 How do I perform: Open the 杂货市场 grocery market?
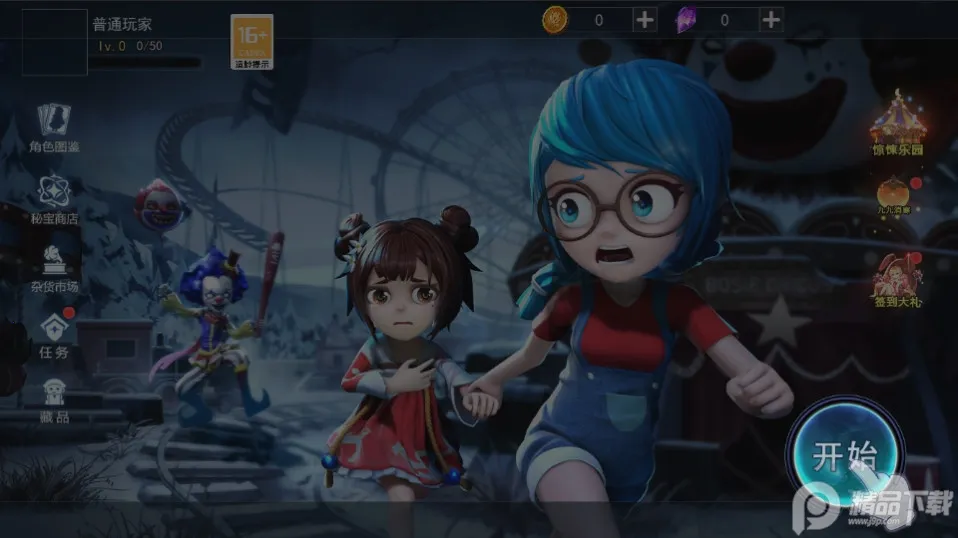[54, 267]
